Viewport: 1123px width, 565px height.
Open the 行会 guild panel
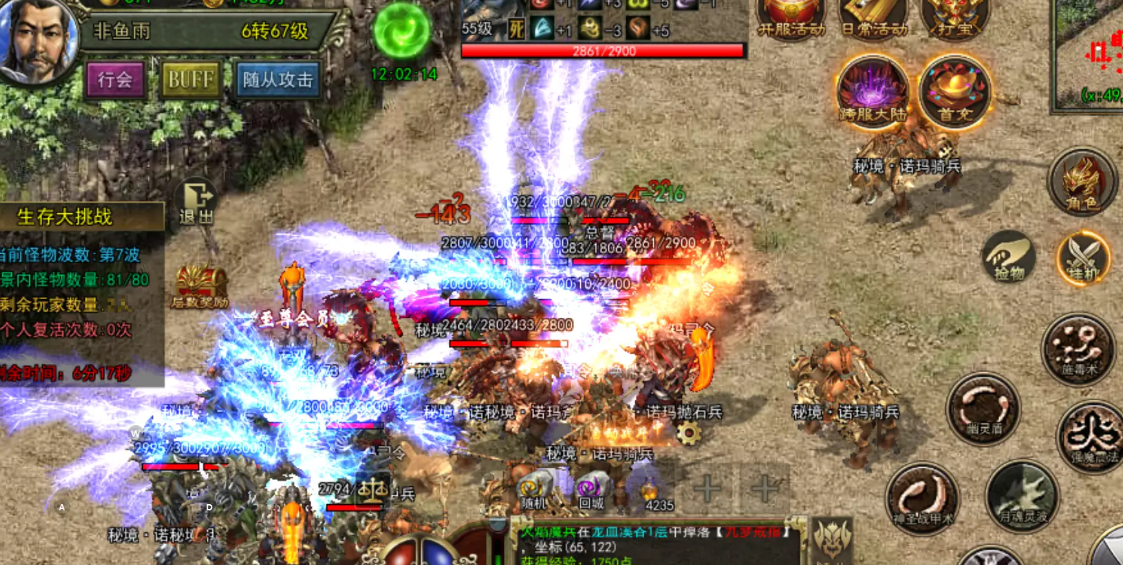[116, 79]
